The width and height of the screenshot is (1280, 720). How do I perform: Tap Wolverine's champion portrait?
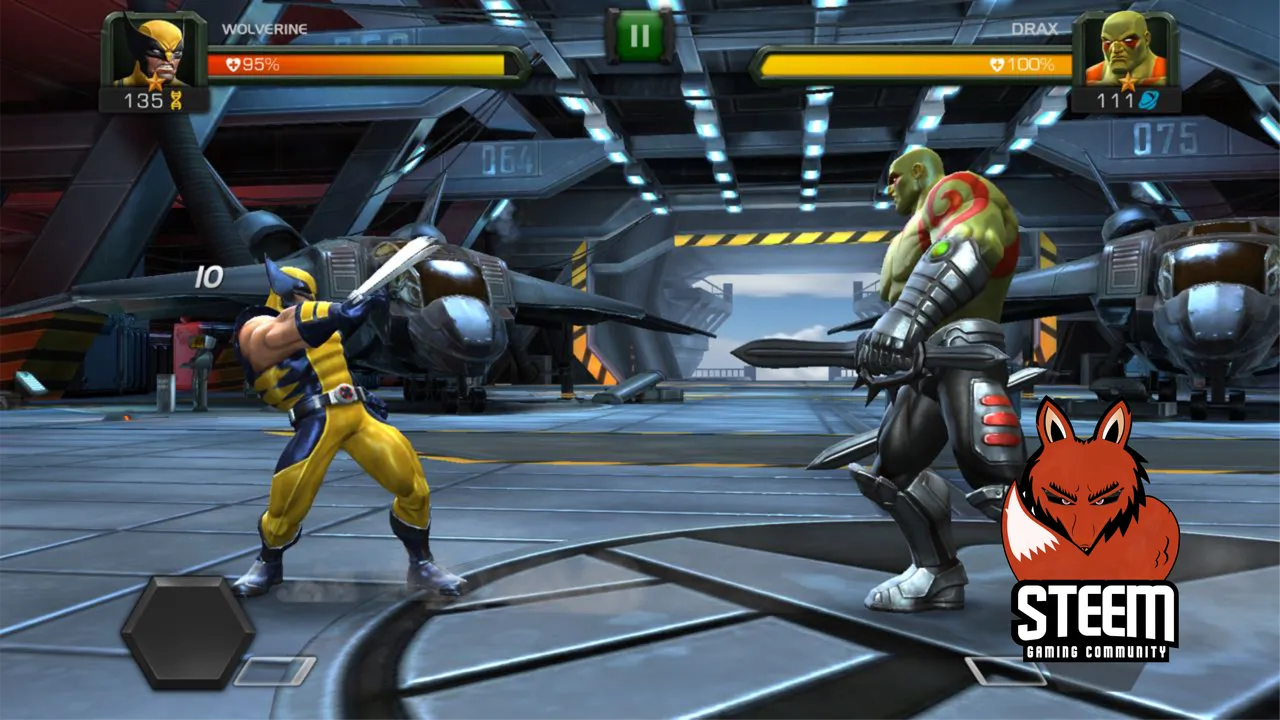click(153, 52)
